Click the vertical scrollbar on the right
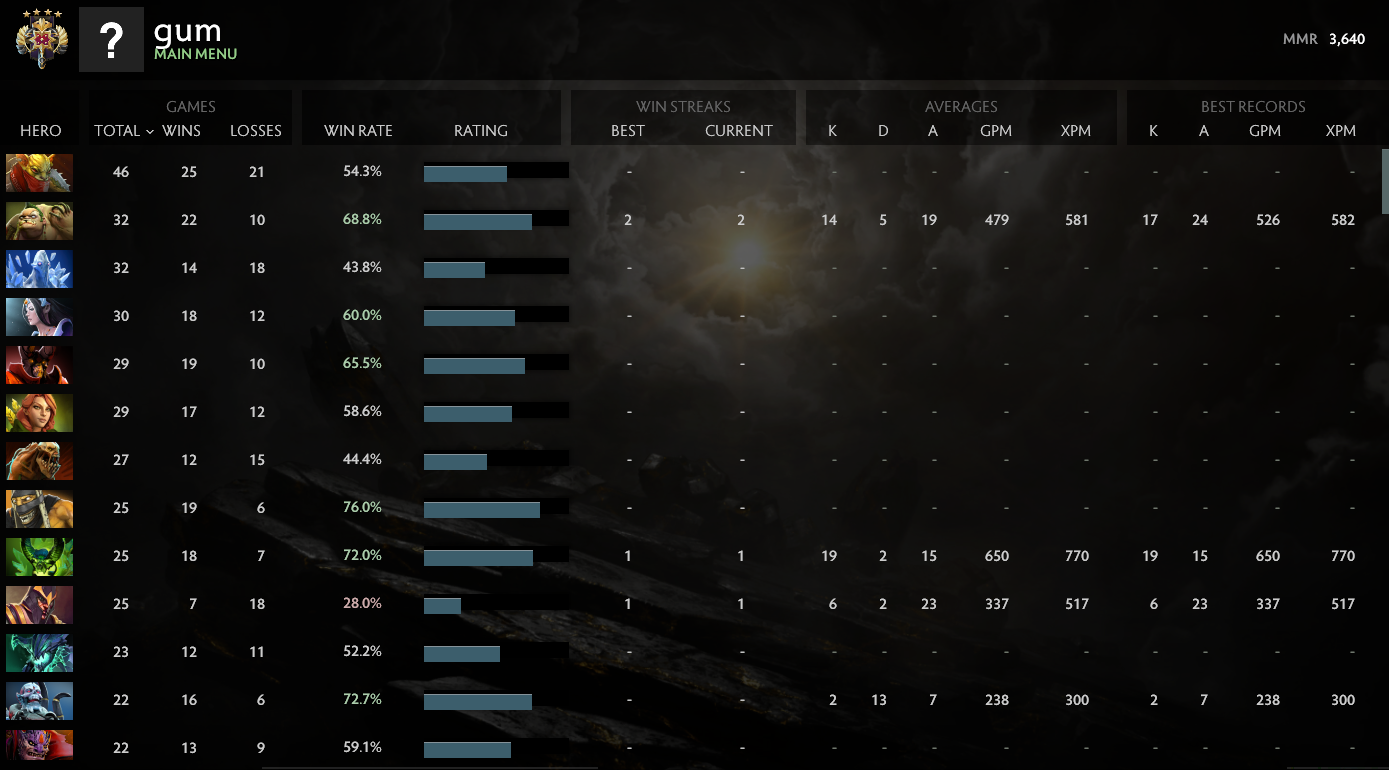 [1382, 180]
